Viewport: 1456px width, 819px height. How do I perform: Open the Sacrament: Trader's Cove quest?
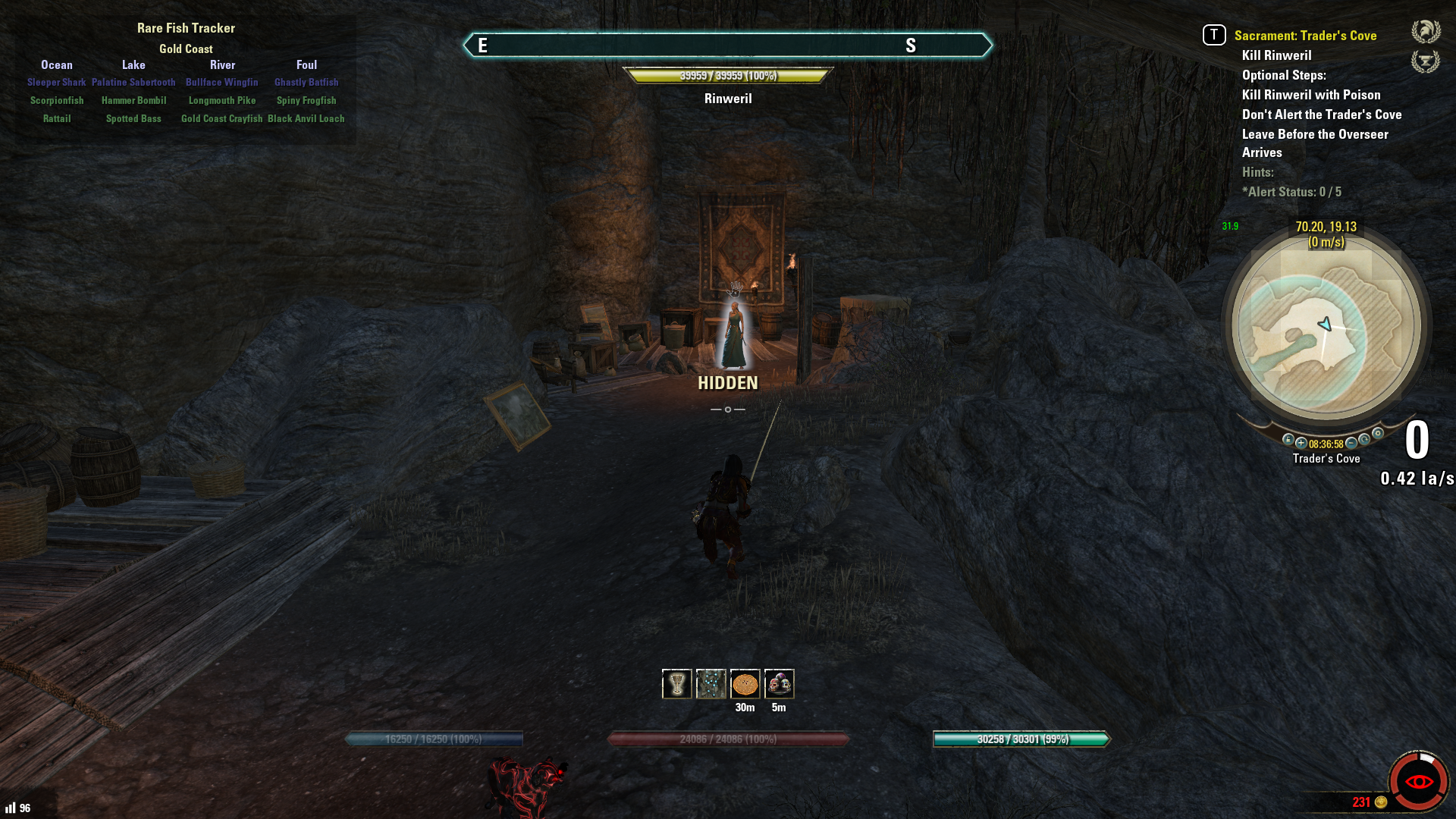1305,36
